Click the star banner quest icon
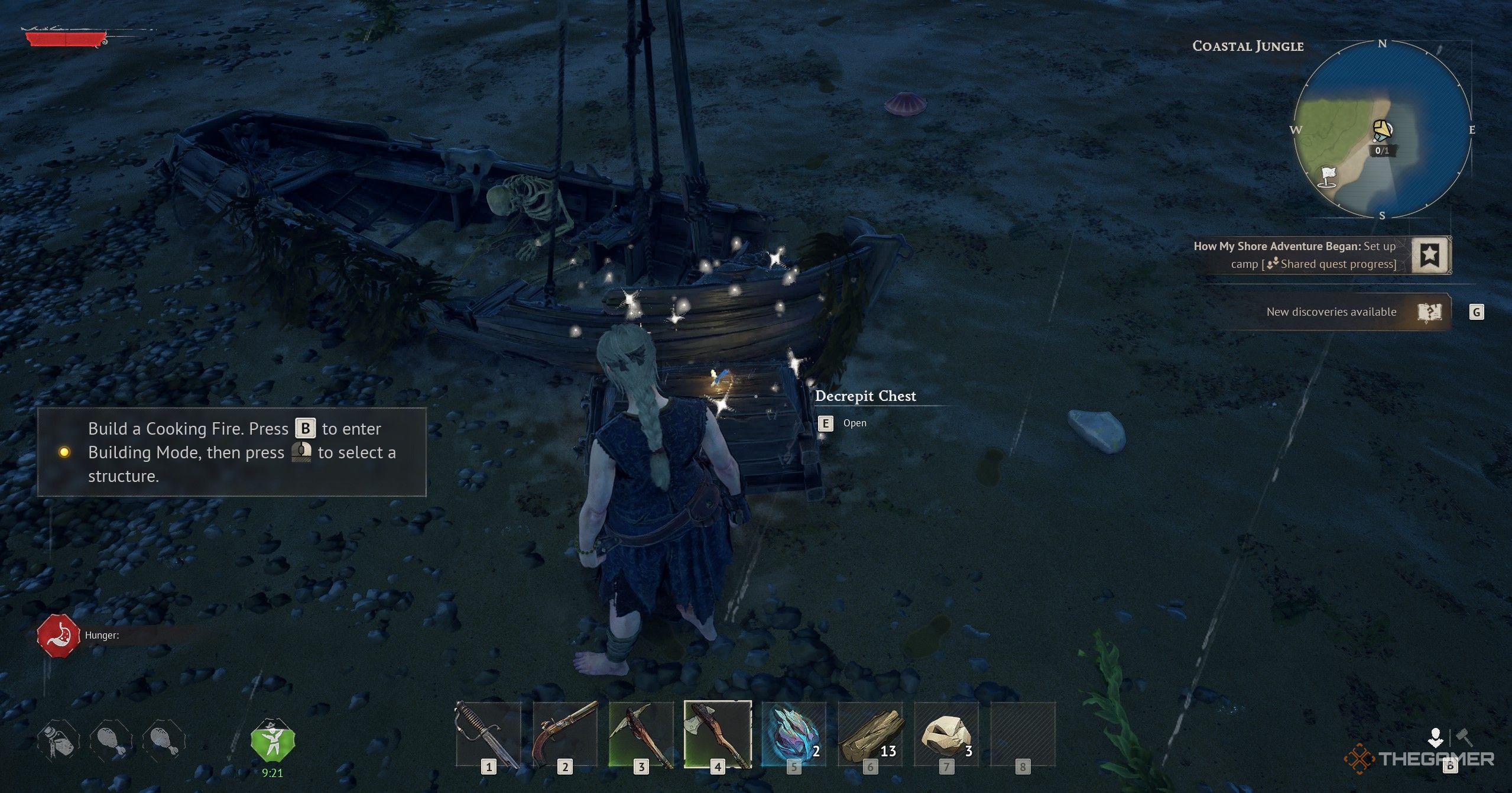Viewport: 1512px width, 793px height. tap(1430, 255)
